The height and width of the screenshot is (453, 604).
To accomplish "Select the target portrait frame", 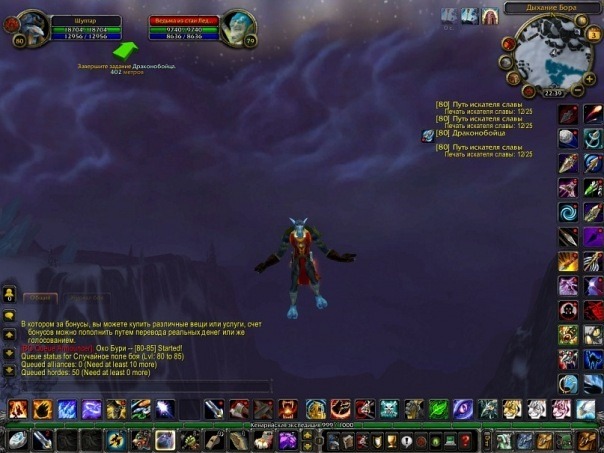I will pyautogui.click(x=238, y=25).
